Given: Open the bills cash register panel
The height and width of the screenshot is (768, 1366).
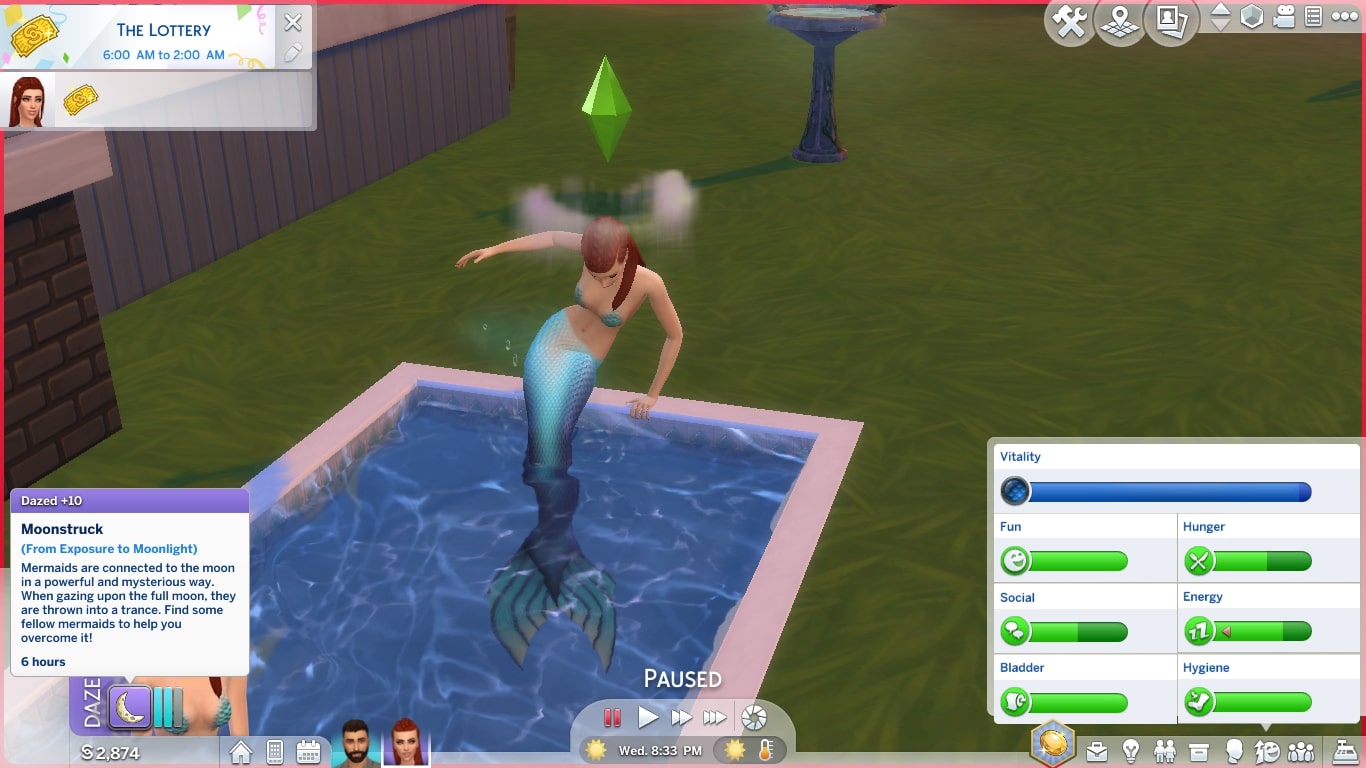Looking at the screenshot, I should pos(1345,751).
